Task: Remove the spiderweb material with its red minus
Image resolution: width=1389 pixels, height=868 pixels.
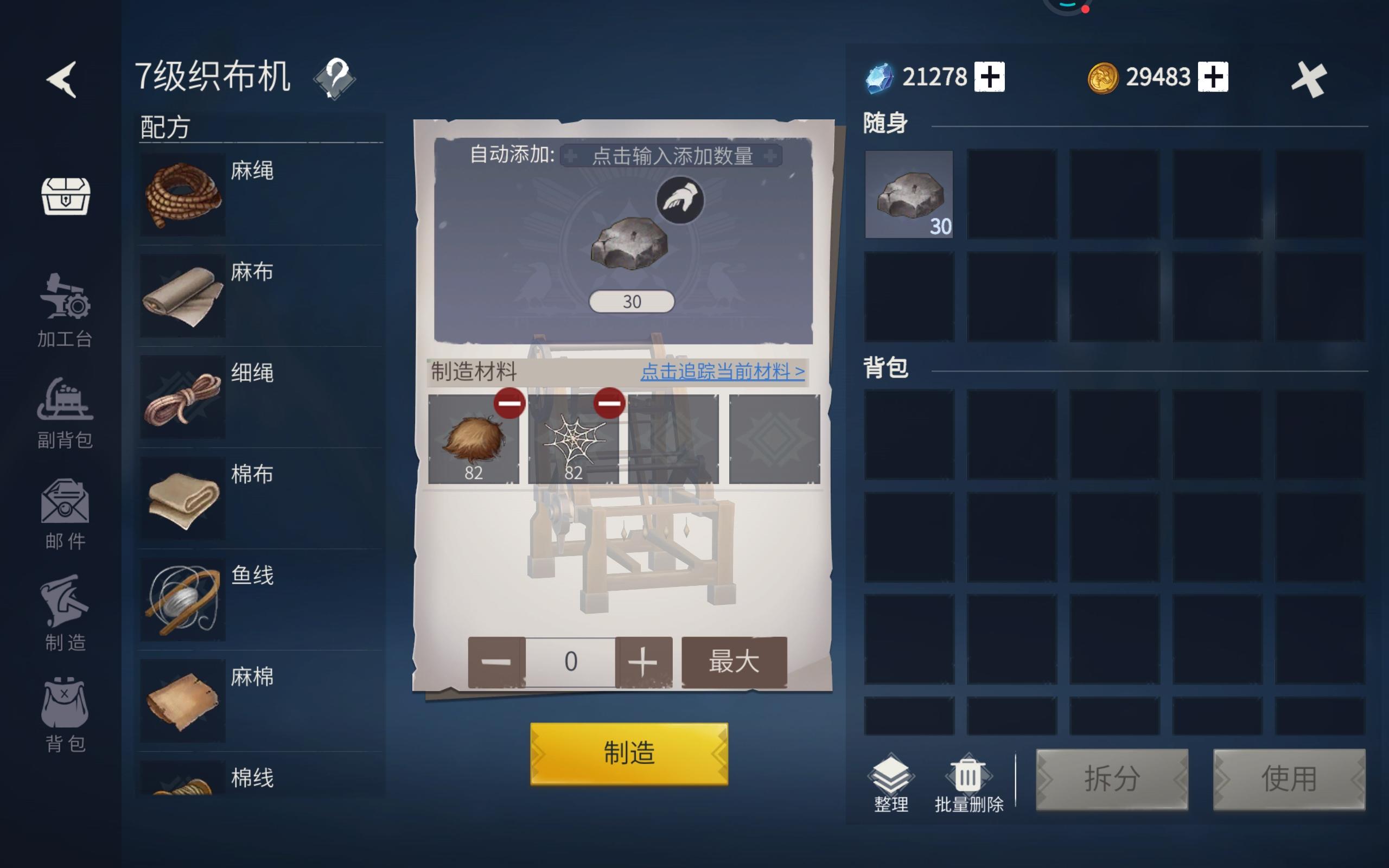Action: point(608,404)
